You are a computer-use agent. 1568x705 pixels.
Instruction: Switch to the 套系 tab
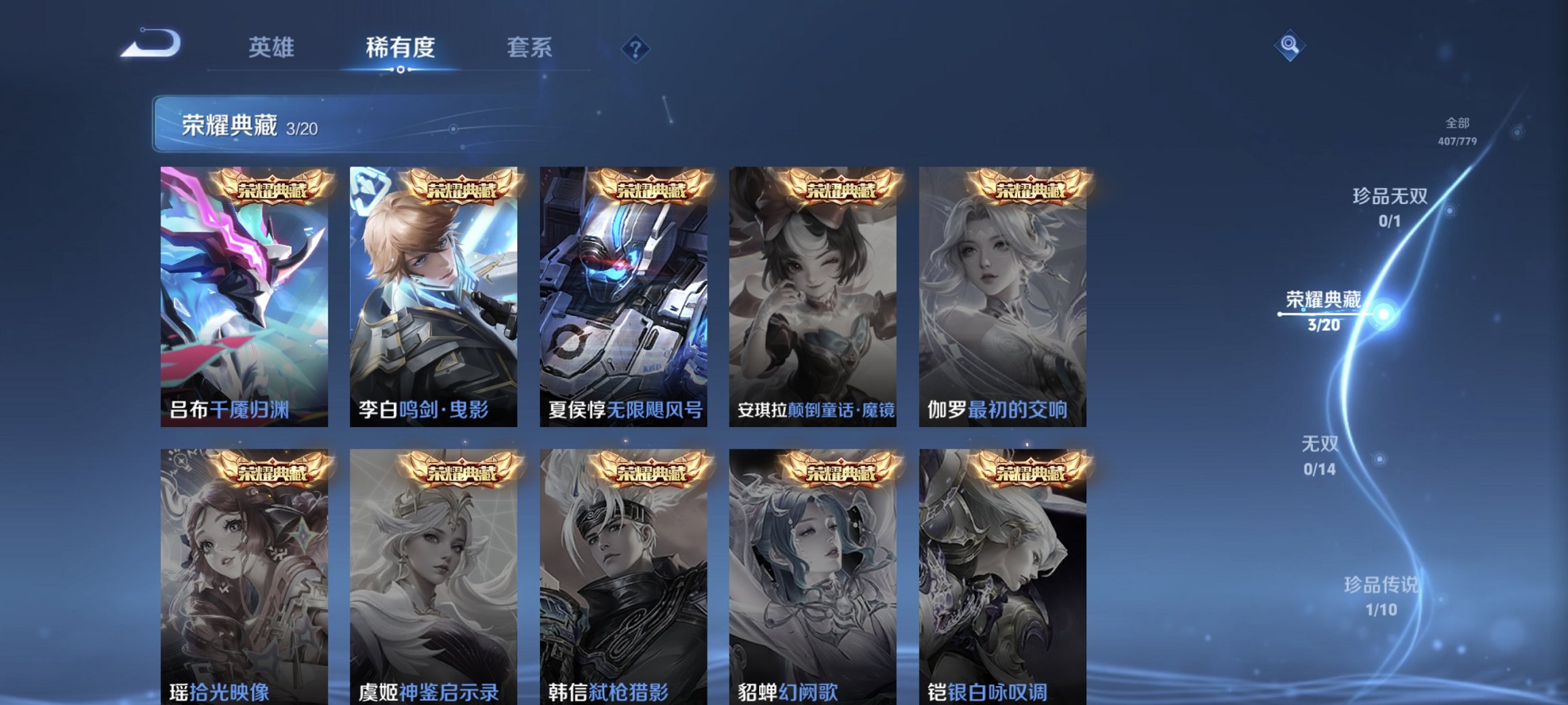point(530,48)
